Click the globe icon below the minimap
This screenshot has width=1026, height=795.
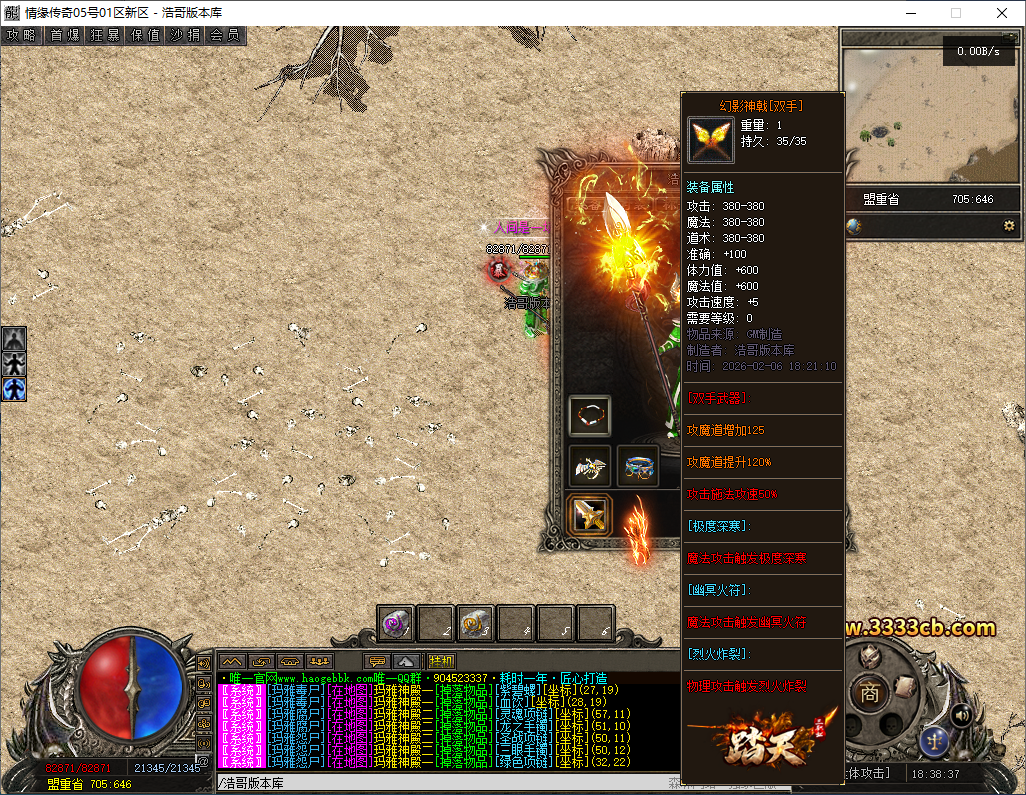point(853,226)
